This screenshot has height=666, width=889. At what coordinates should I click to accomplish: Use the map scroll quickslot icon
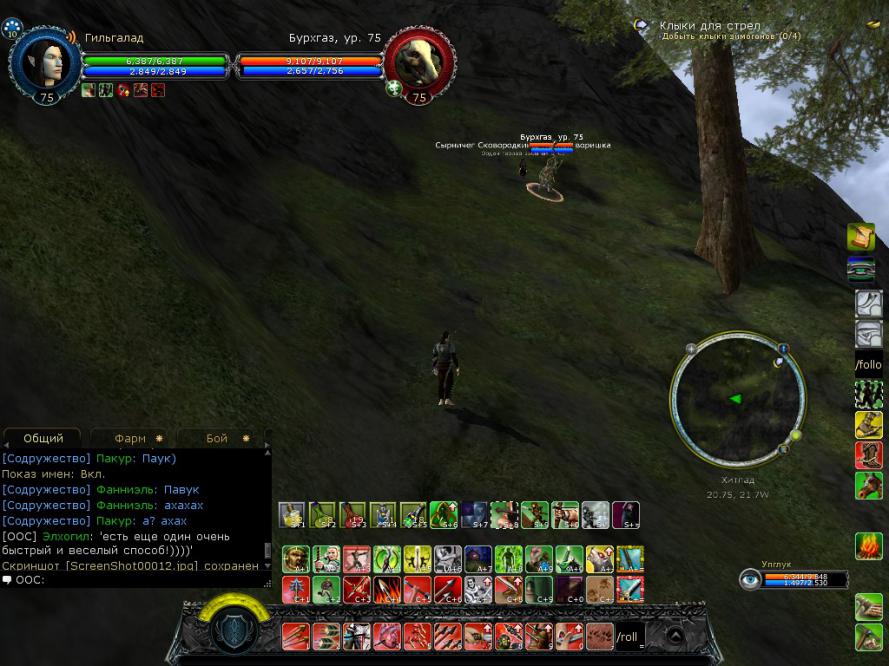862,237
